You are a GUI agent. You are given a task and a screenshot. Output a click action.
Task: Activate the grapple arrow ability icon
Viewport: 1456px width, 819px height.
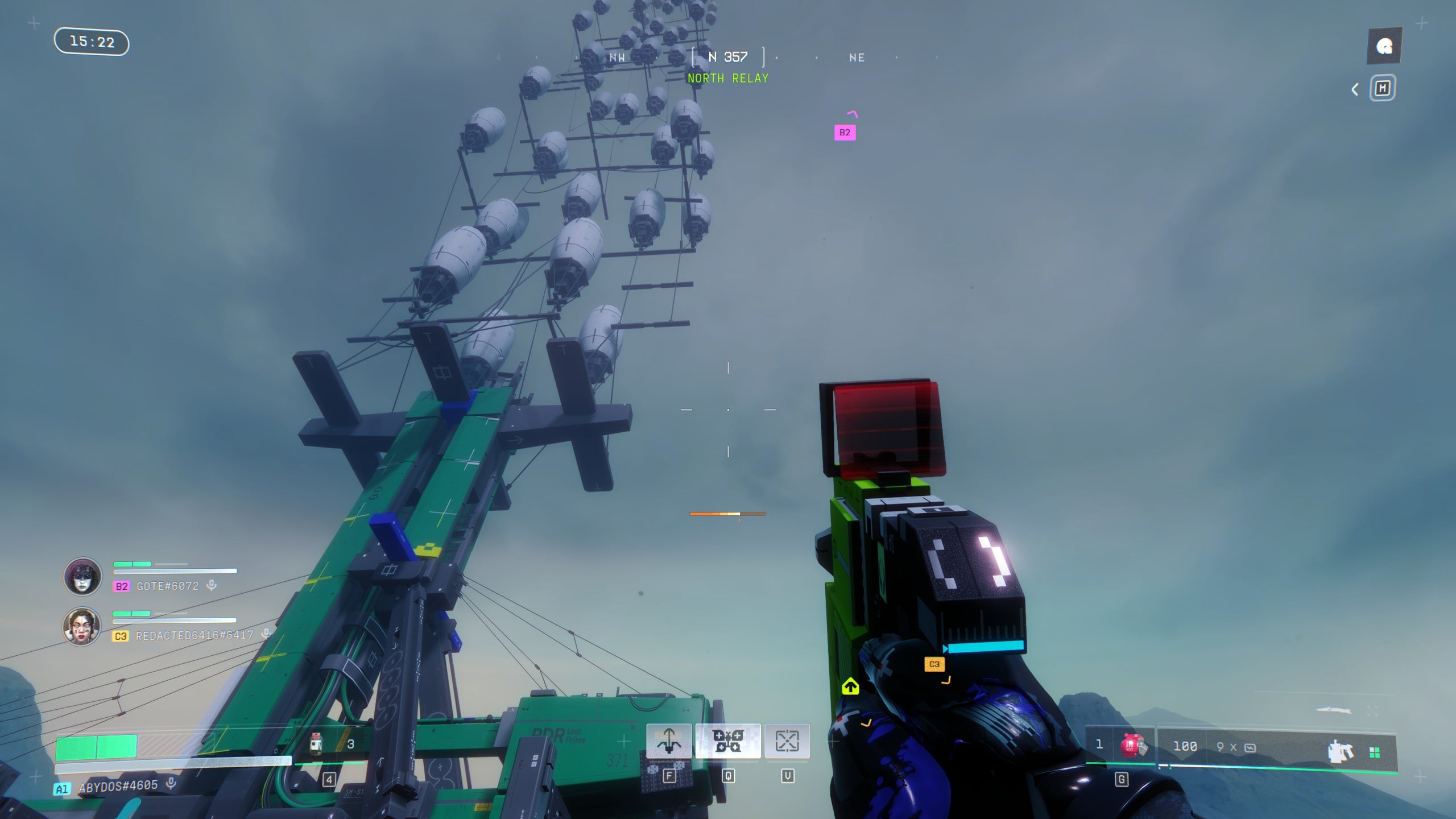pyautogui.click(x=669, y=741)
